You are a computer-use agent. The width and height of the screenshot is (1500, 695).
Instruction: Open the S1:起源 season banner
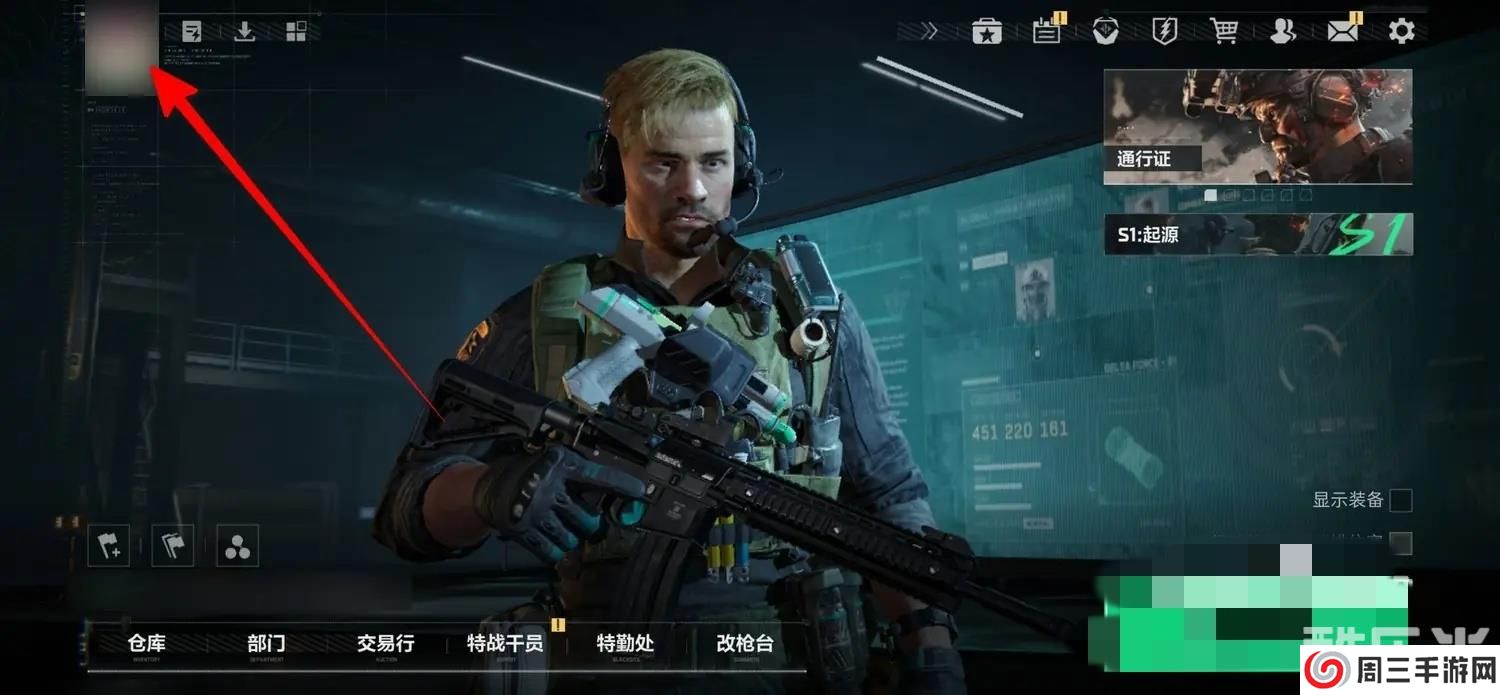(1257, 234)
